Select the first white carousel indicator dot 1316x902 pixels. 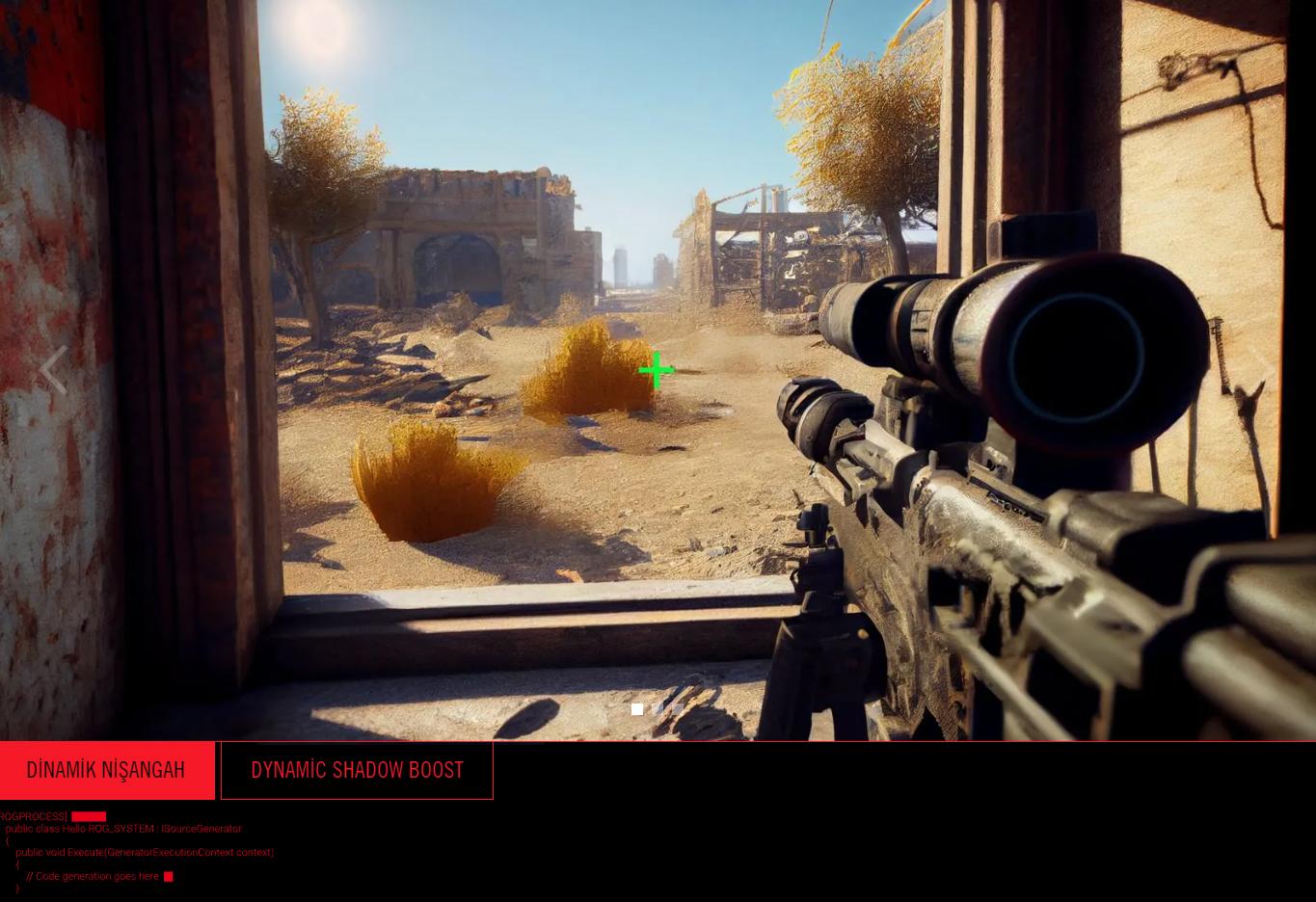pyautogui.click(x=637, y=709)
